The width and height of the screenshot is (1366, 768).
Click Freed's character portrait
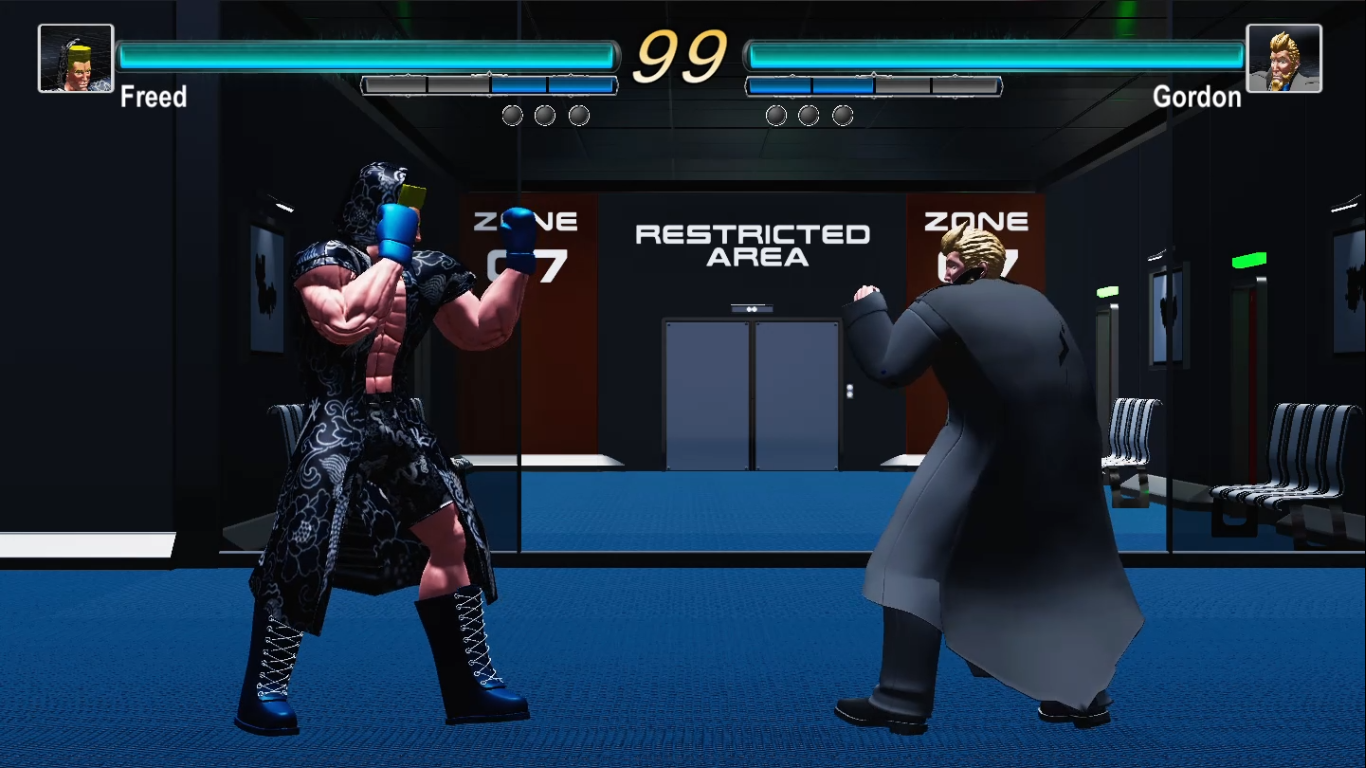point(75,58)
